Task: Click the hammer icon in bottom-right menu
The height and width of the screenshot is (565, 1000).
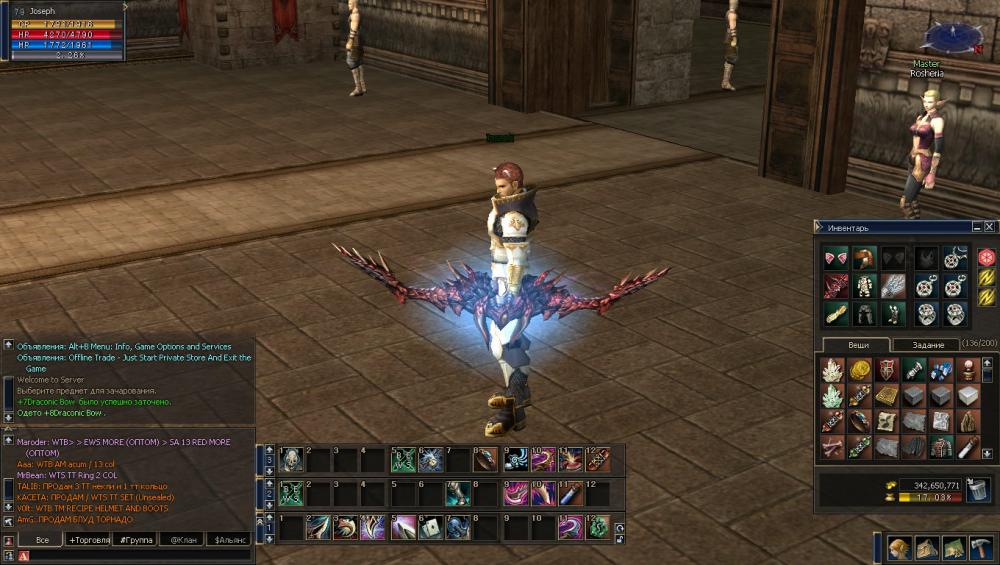Action: 980,548
